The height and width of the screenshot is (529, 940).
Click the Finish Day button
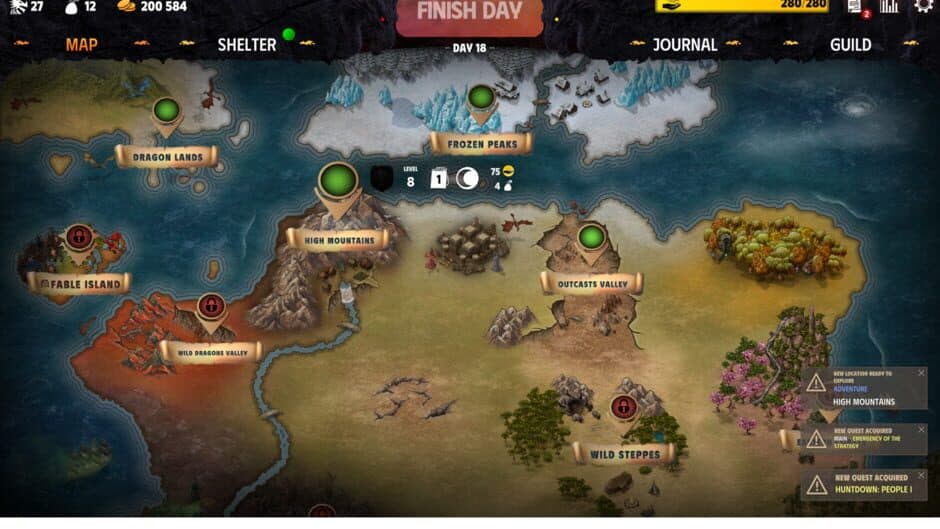pos(469,14)
